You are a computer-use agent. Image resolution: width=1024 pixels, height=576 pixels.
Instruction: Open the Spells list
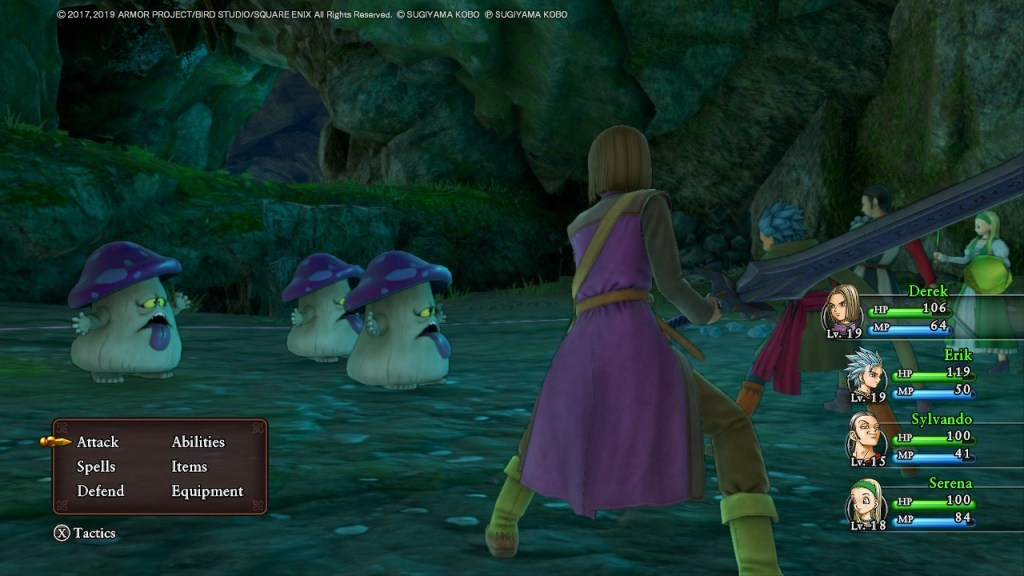[x=96, y=467]
